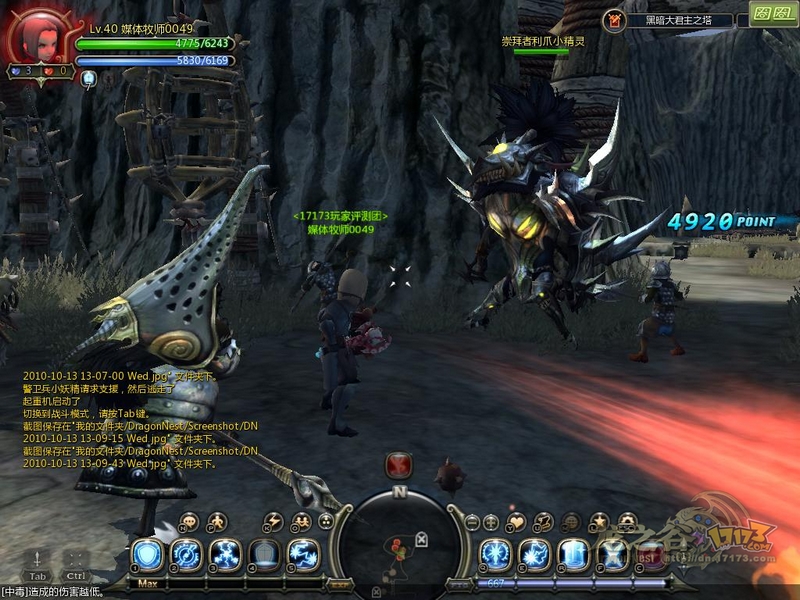Viewport: 800px width, 600px height.
Task: Select the active buff icon below the mana bar
Action: pyautogui.click(x=88, y=78)
